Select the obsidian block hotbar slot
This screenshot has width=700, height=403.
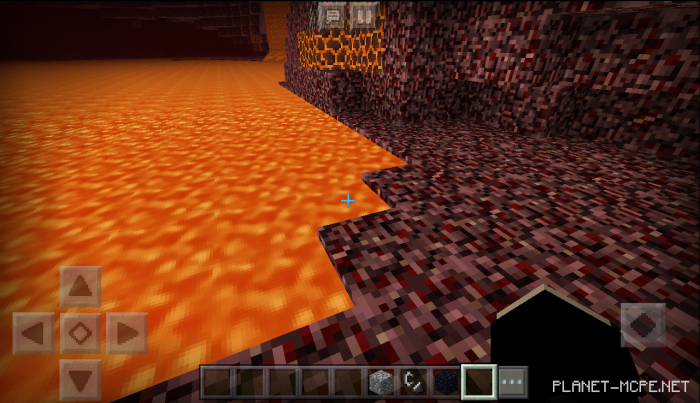446,382
